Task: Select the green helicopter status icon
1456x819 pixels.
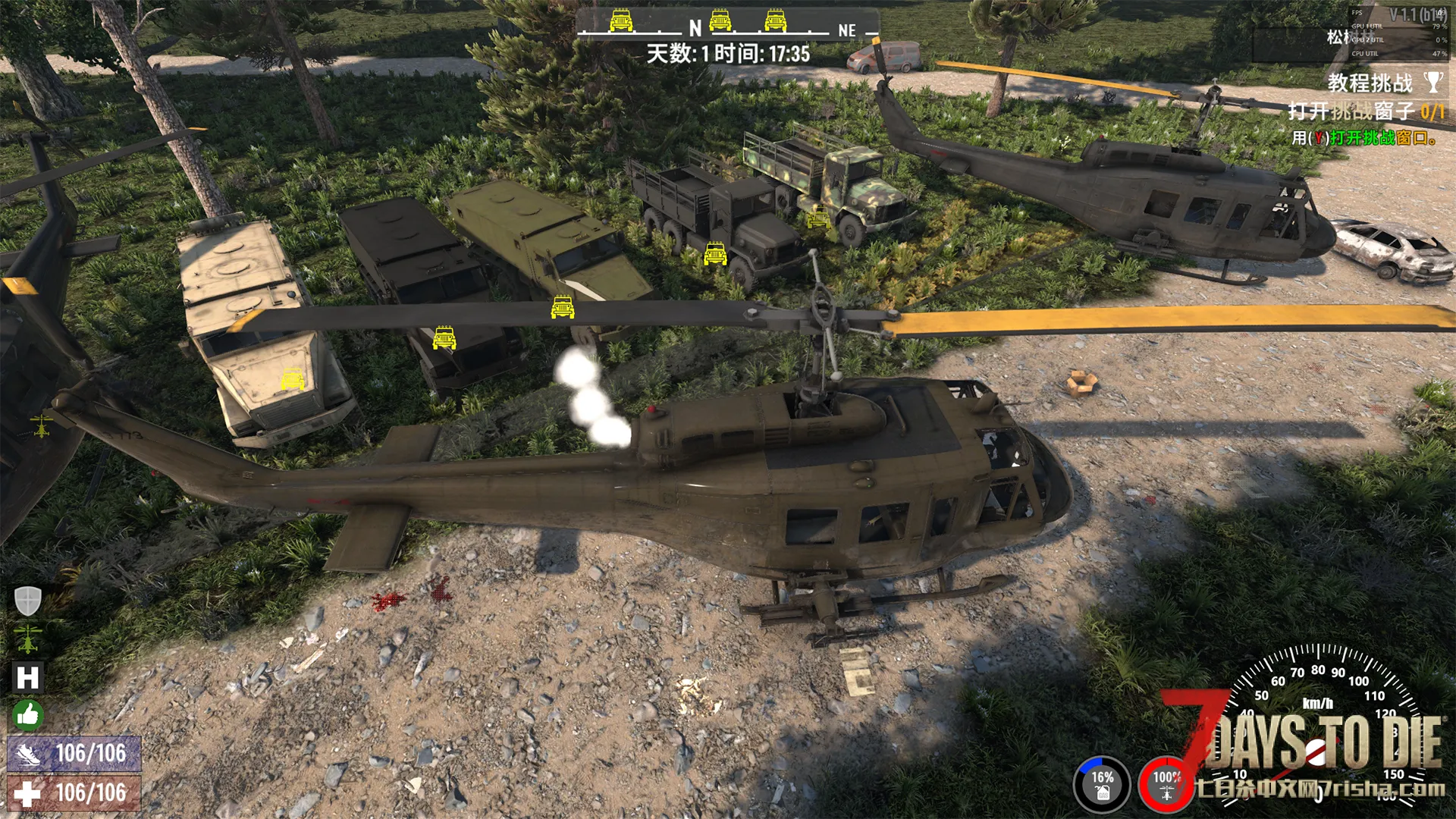Action: 28,639
